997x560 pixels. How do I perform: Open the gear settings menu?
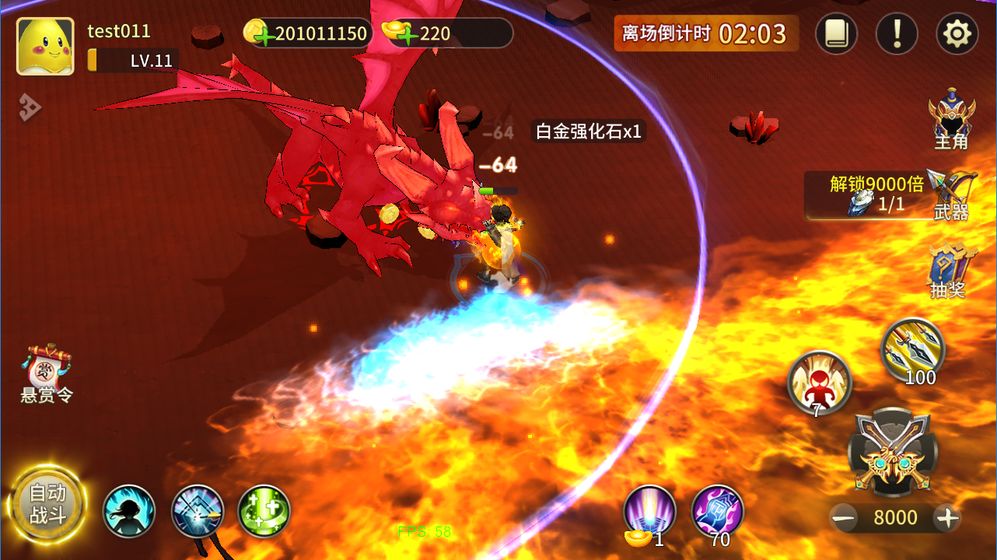(956, 34)
